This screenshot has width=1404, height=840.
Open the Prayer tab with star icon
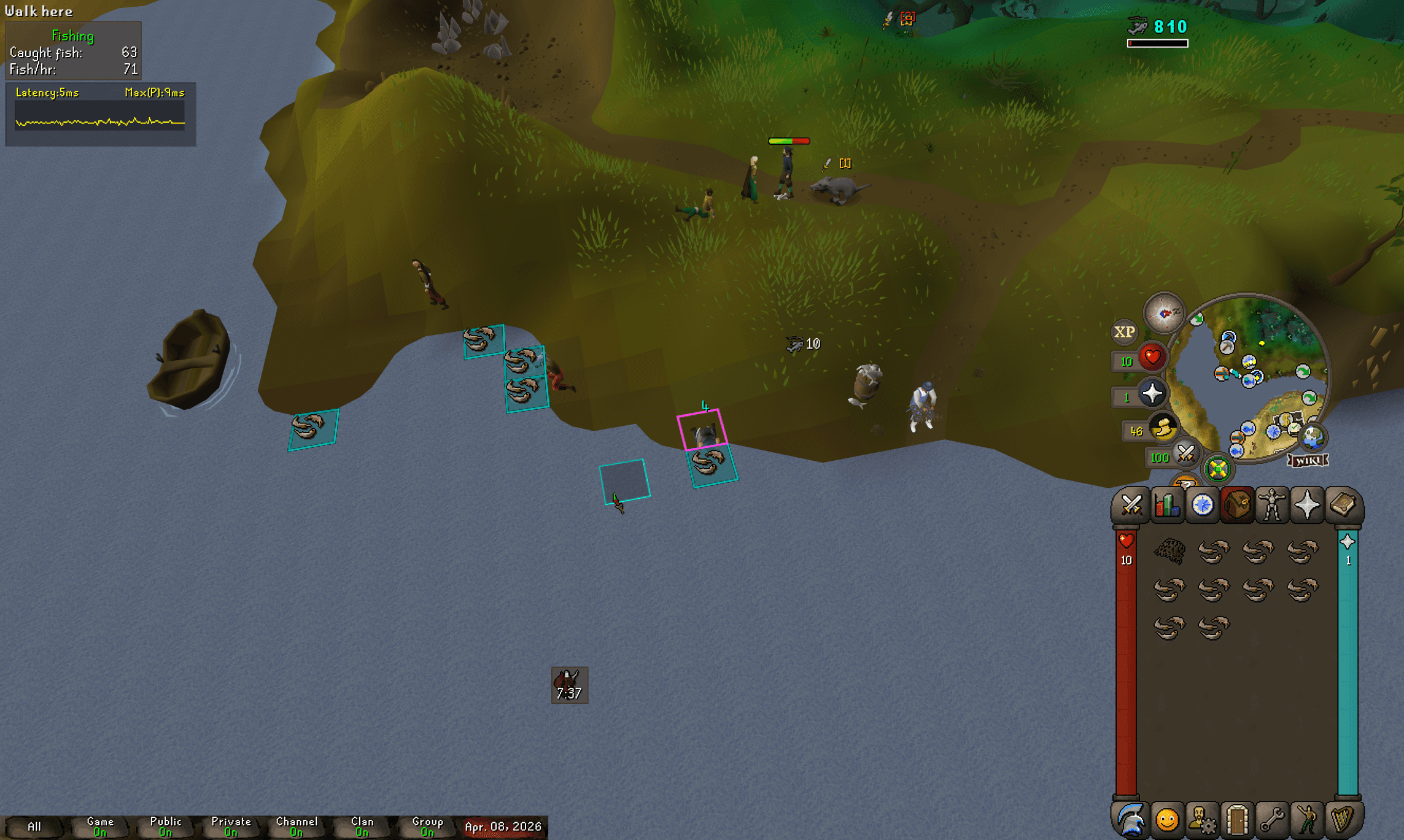click(x=1308, y=504)
